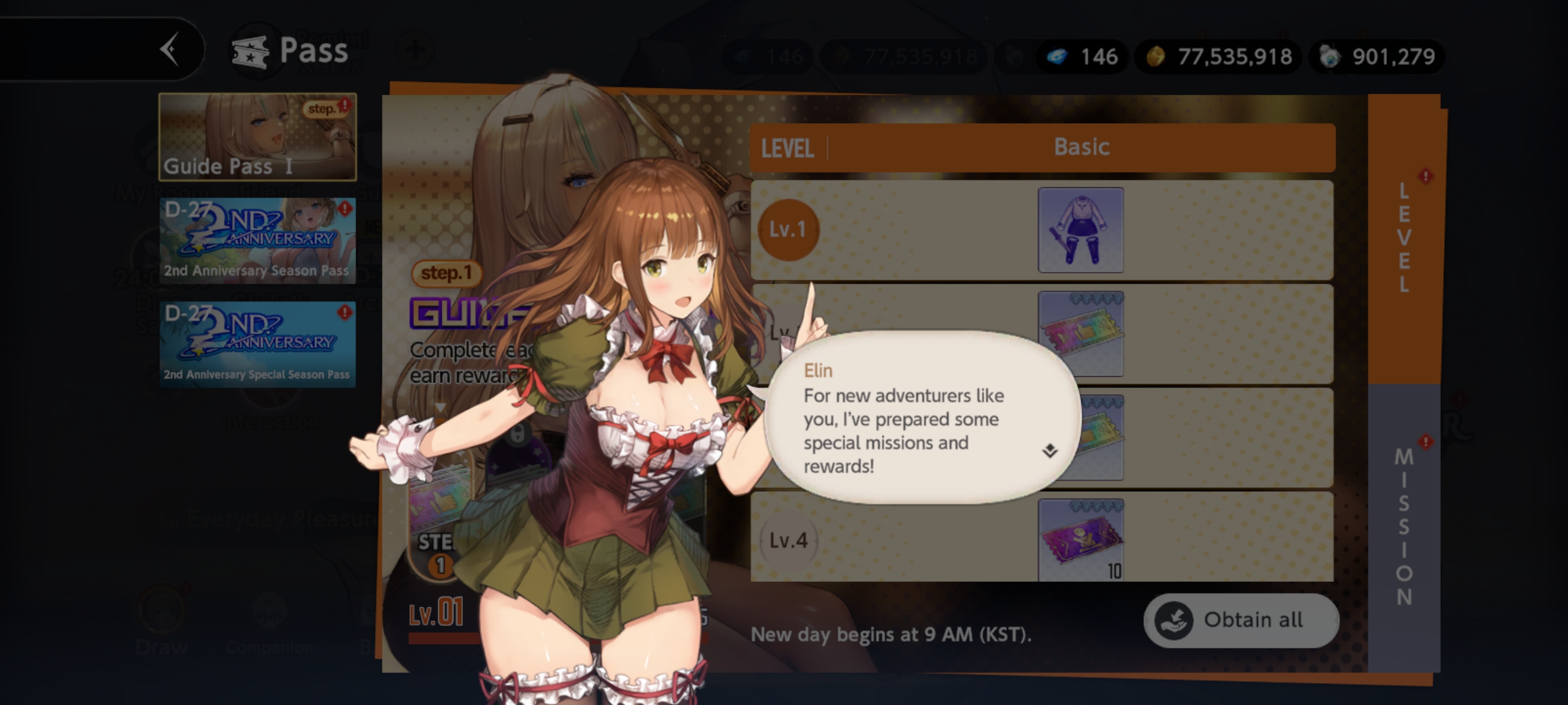Open the 2nd Anniversary Special Season Pass

tap(257, 344)
